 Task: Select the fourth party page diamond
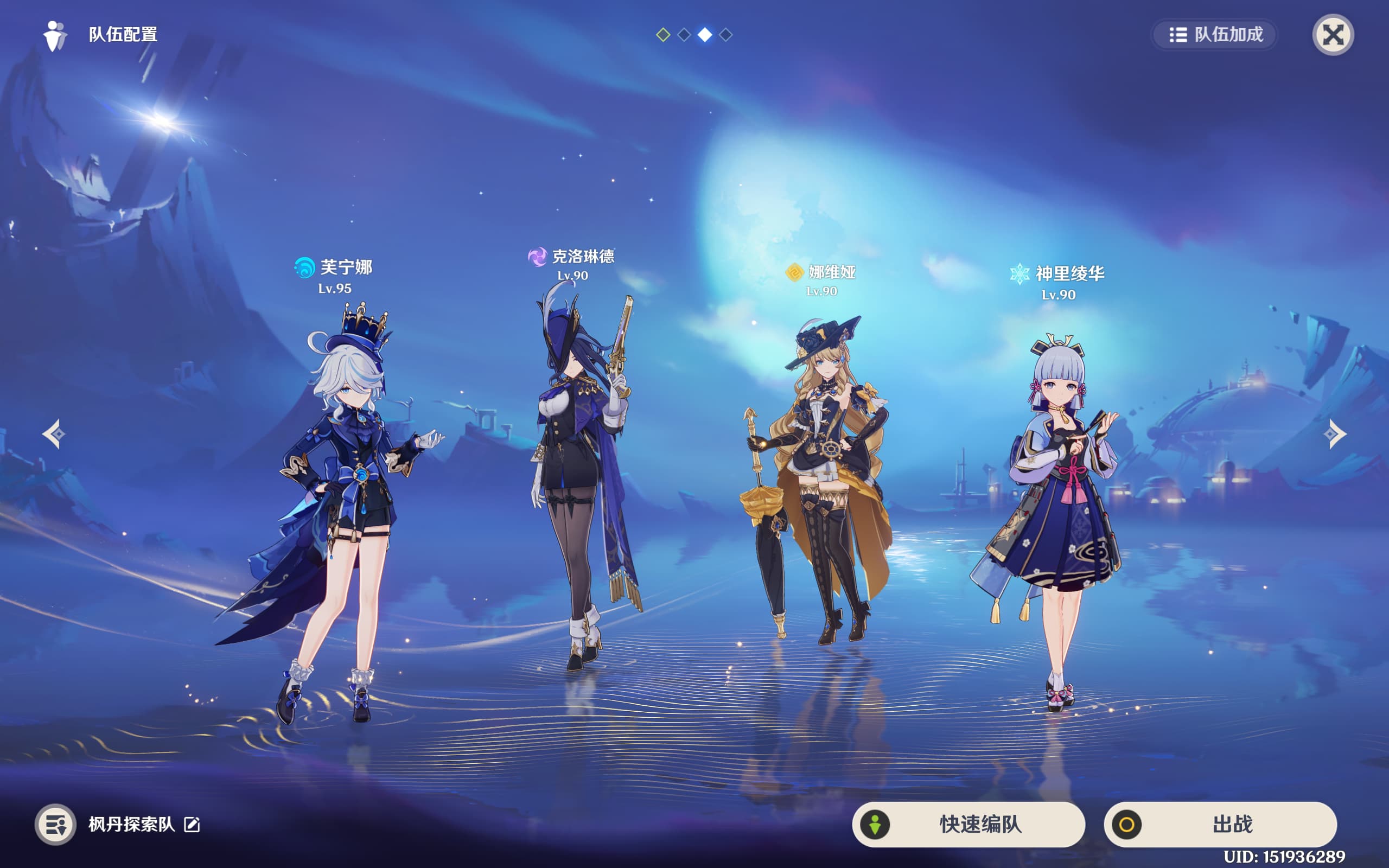(x=725, y=35)
